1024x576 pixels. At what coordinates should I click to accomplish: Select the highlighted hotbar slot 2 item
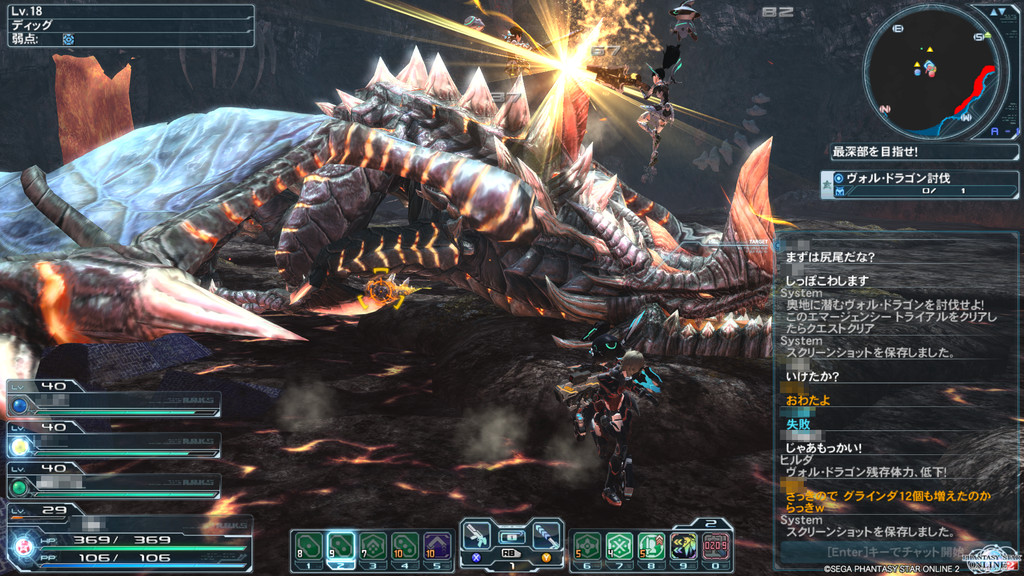click(x=341, y=546)
